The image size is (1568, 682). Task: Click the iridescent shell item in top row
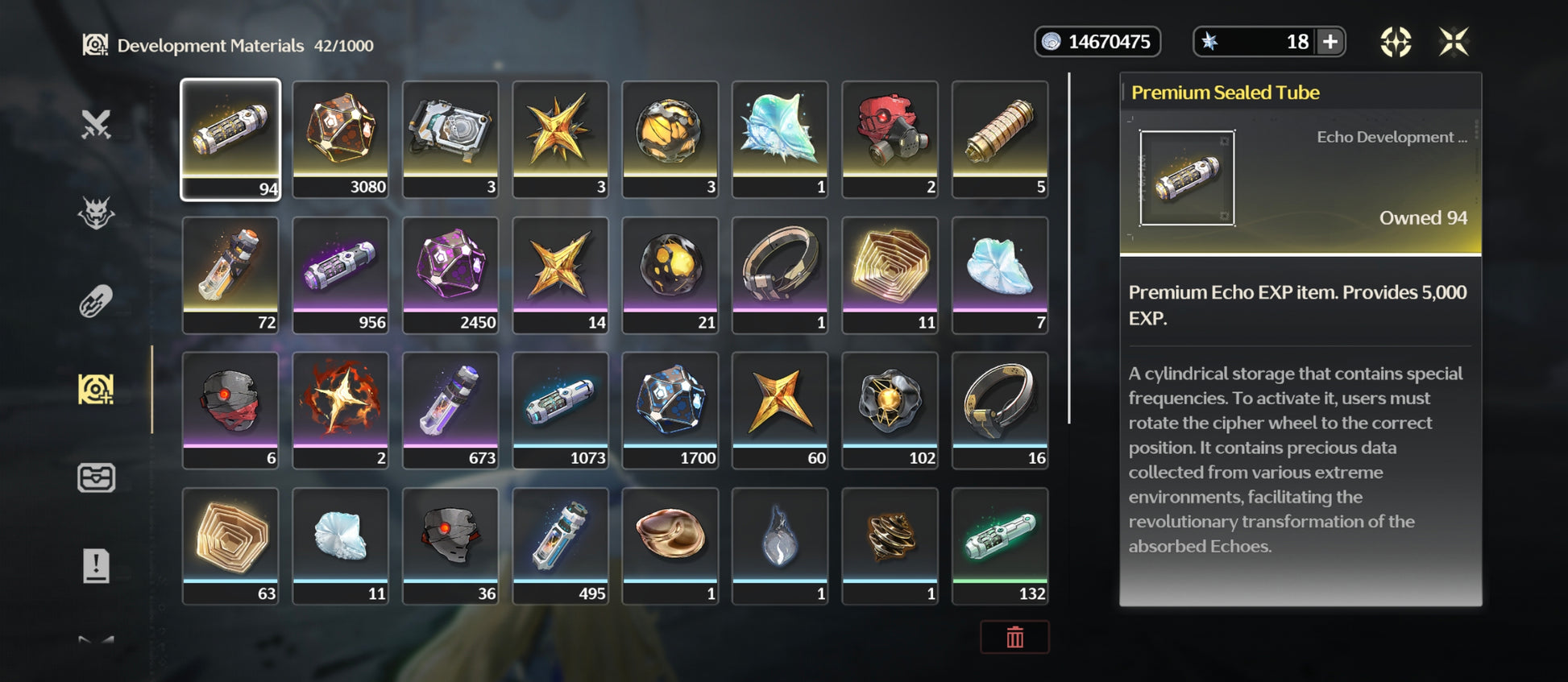pyautogui.click(x=780, y=138)
